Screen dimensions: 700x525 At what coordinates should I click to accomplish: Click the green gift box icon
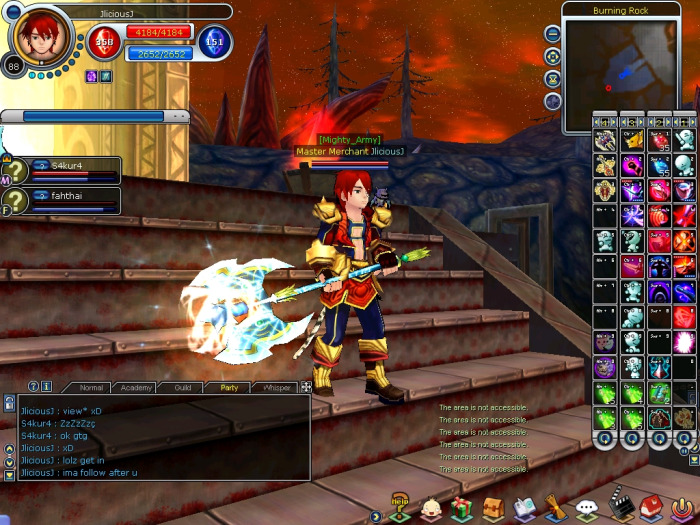pyautogui.click(x=461, y=508)
